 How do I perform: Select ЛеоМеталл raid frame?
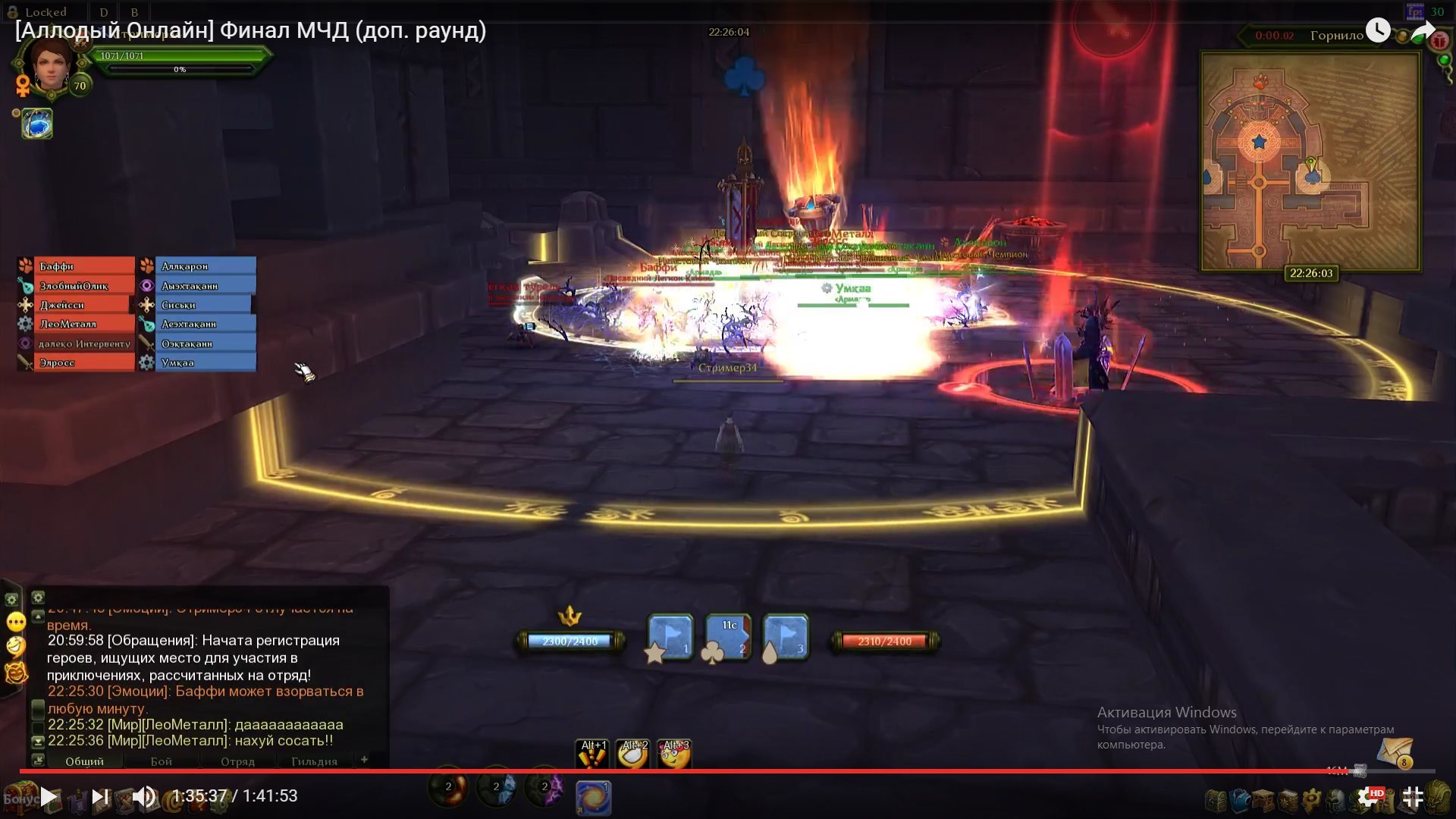click(76, 324)
